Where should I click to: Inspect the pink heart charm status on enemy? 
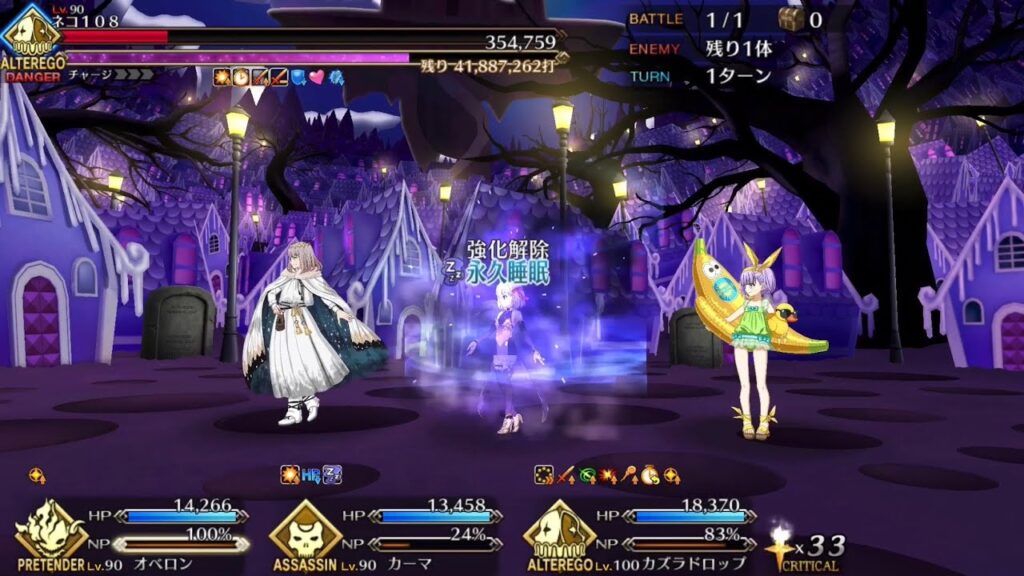(x=317, y=76)
